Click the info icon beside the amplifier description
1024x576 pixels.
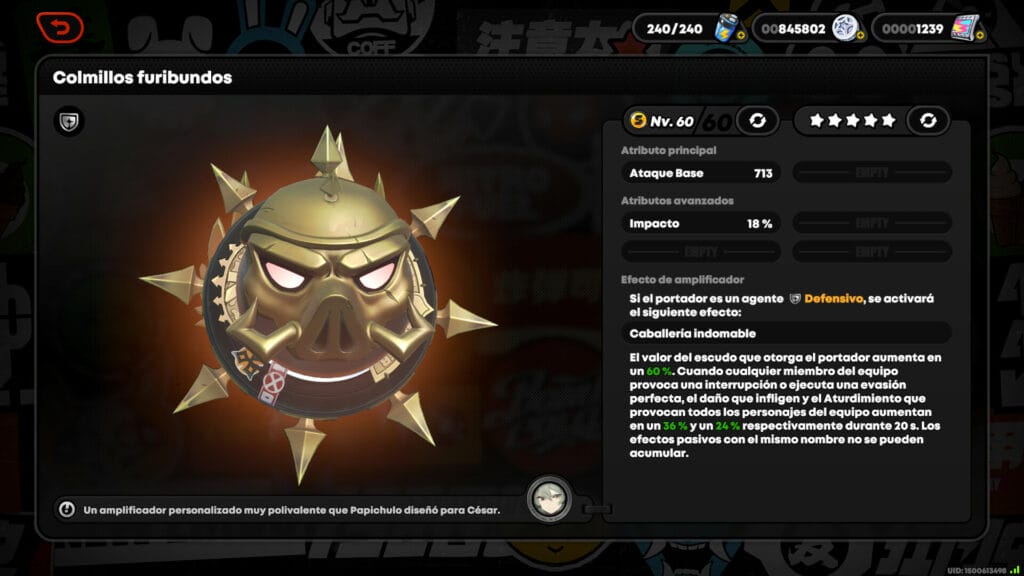pos(67,509)
